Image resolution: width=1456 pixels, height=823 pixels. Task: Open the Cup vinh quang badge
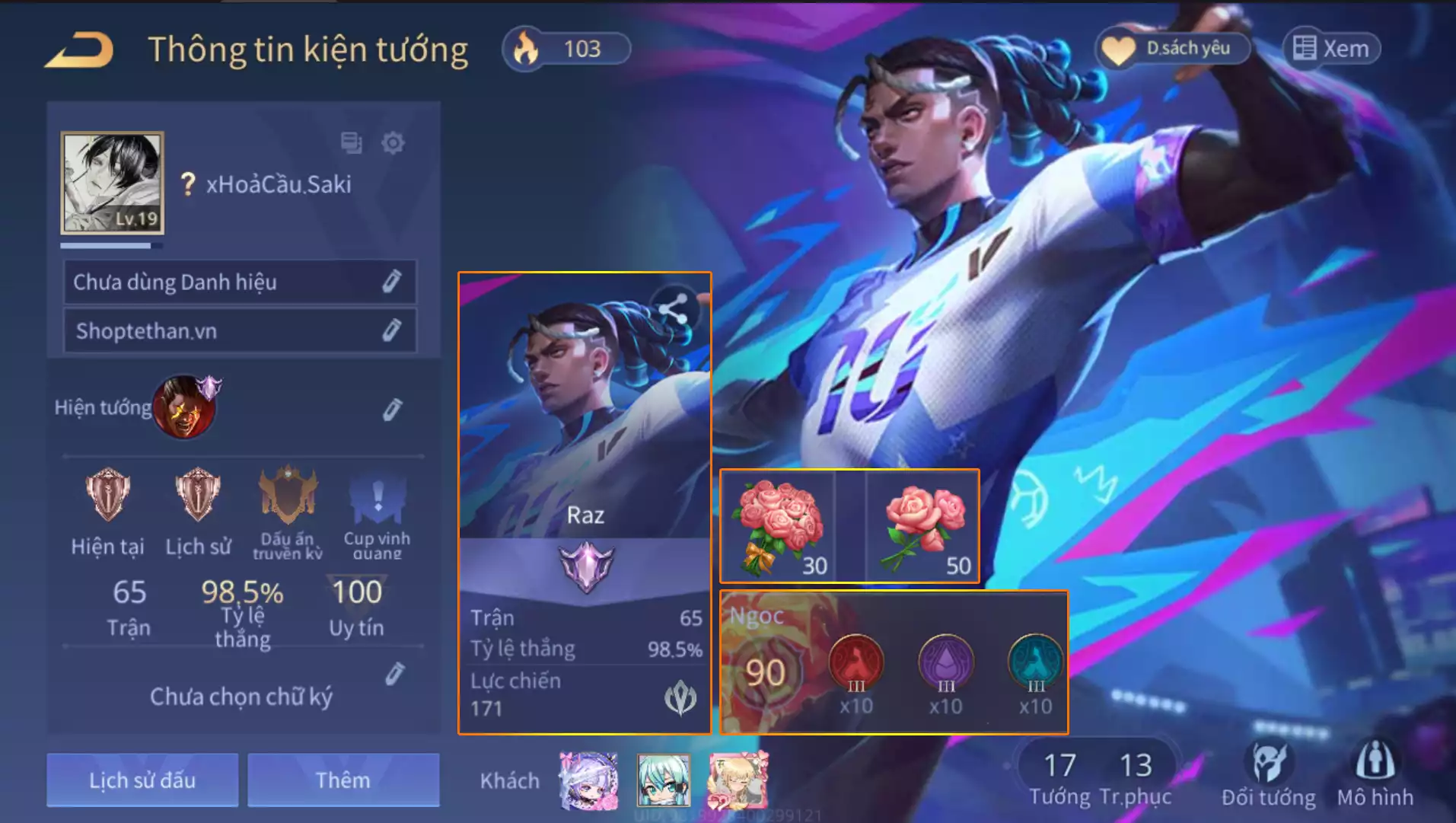click(377, 512)
